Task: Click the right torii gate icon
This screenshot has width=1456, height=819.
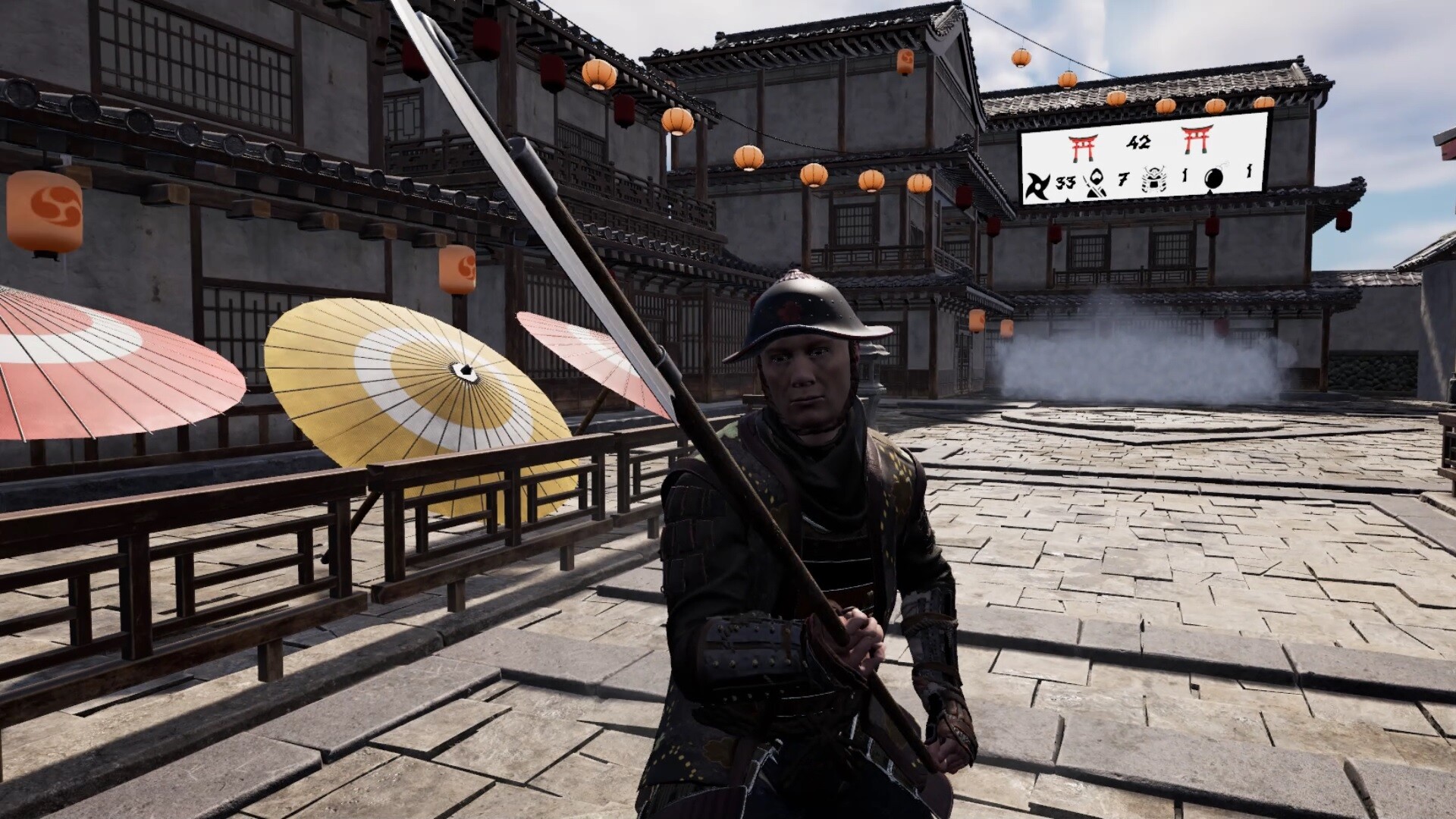Action: (1197, 140)
